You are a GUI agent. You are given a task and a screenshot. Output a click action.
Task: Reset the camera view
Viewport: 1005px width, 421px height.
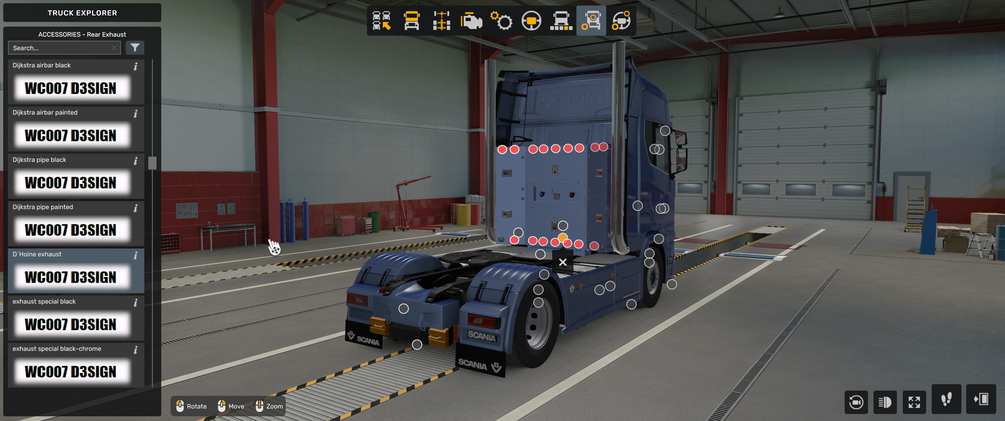(x=855, y=401)
